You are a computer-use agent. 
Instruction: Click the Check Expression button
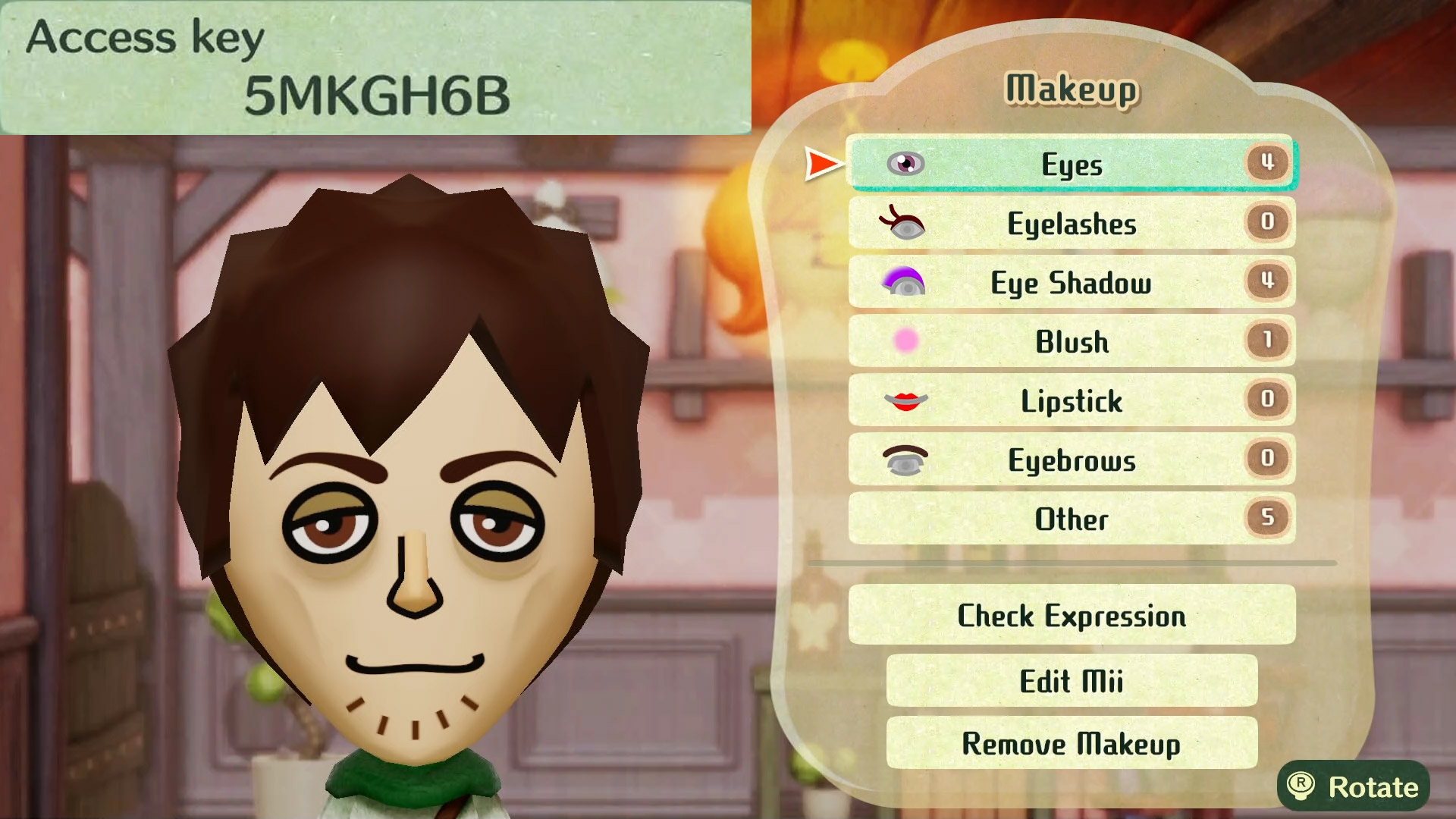click(x=1071, y=615)
